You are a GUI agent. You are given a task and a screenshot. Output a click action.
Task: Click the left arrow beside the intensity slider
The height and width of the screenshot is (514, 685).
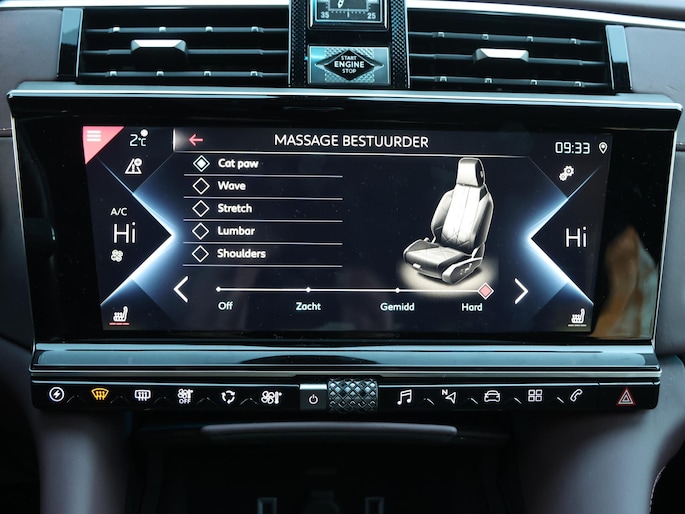(181, 289)
